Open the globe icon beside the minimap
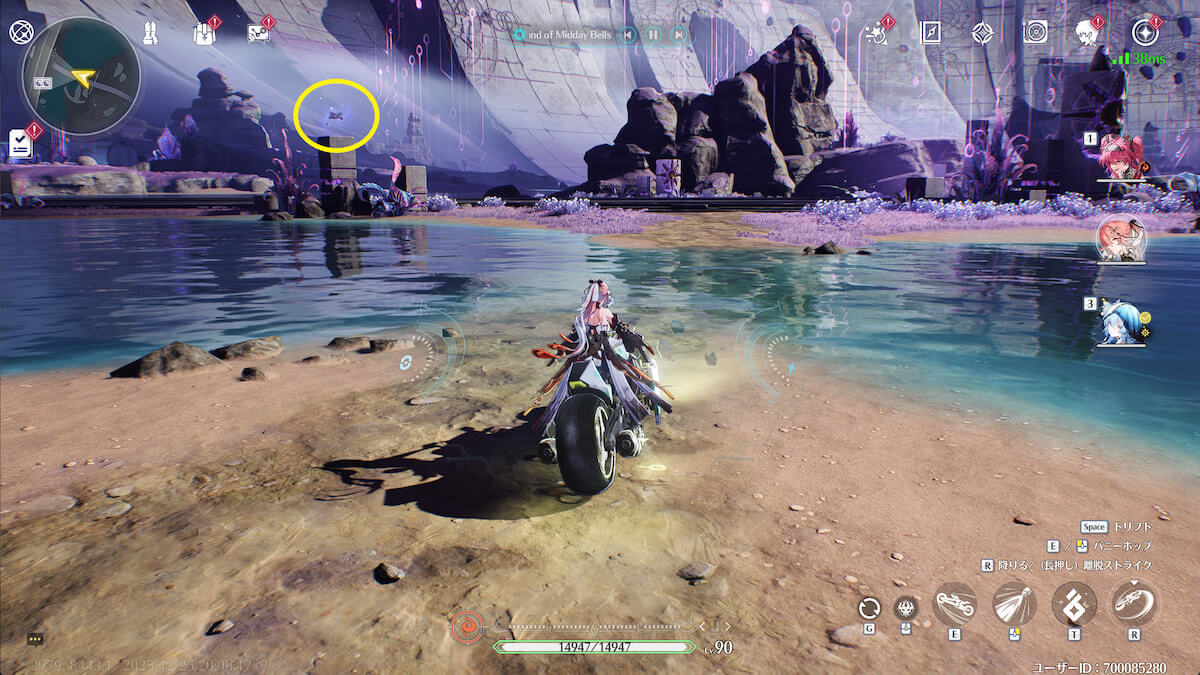The image size is (1200, 675). (x=21, y=32)
